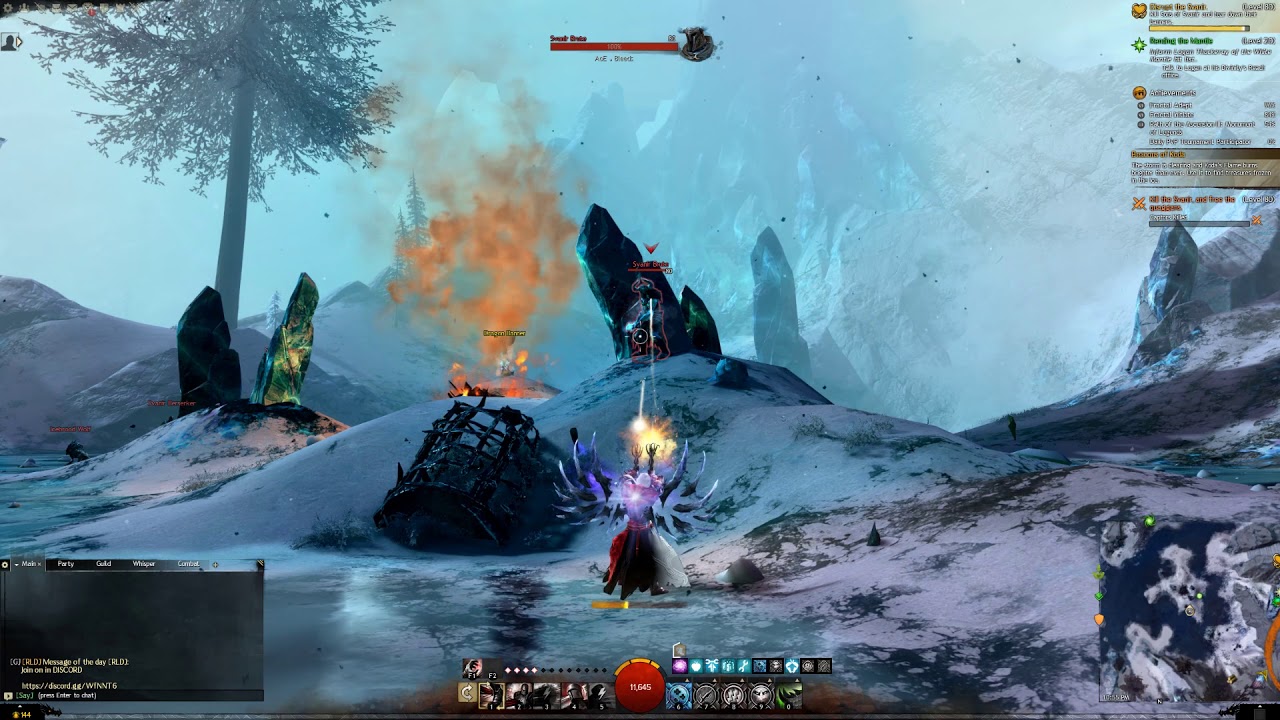Screen dimensions: 1280x720
Task: Click the plus button to add a chat tab
Action: [x=215, y=565]
